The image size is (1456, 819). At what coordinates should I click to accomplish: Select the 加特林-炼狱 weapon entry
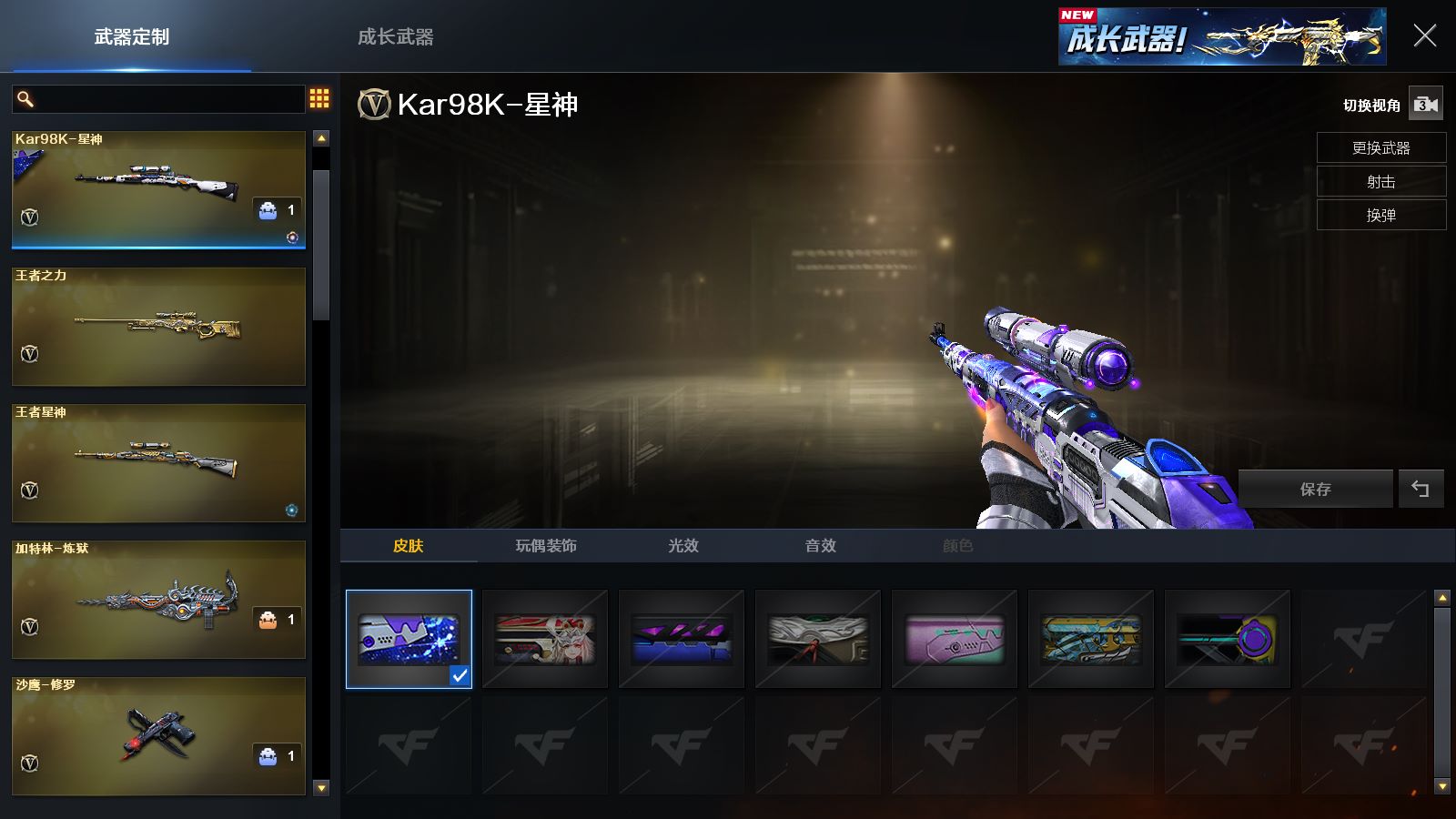tap(158, 600)
